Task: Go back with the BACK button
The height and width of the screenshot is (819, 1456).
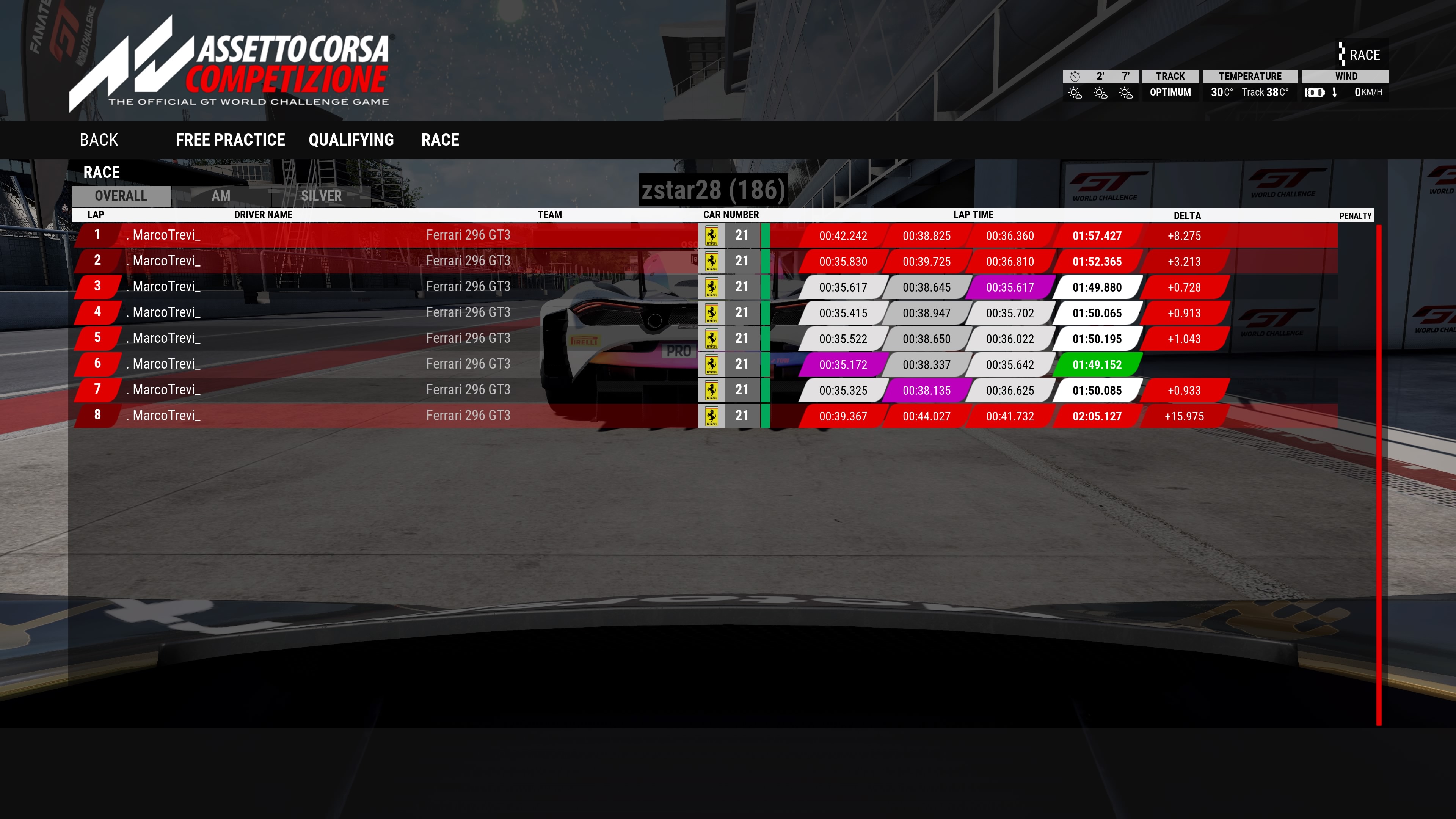Action: pos(99,140)
